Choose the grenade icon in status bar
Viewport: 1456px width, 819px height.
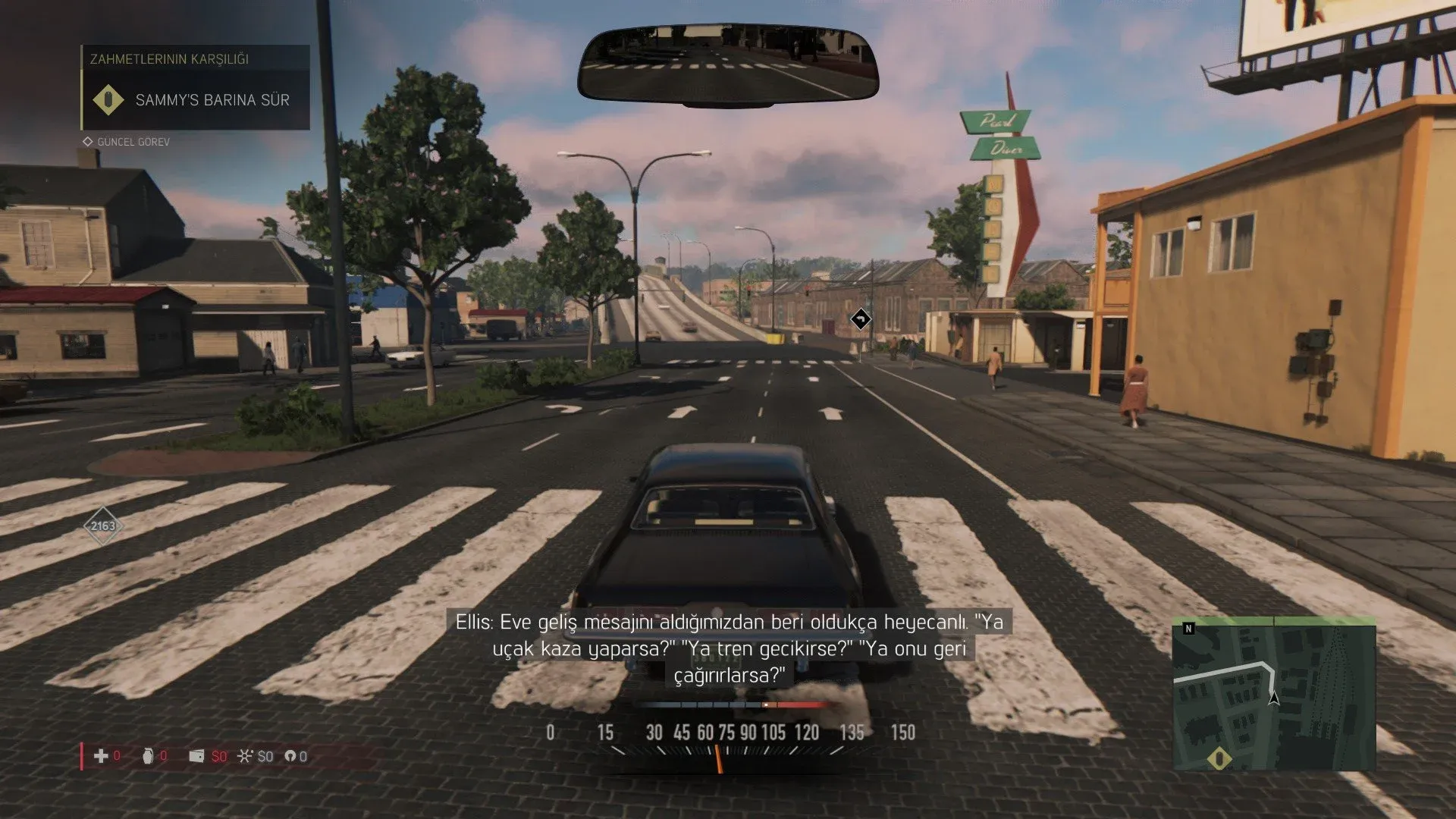click(x=148, y=756)
